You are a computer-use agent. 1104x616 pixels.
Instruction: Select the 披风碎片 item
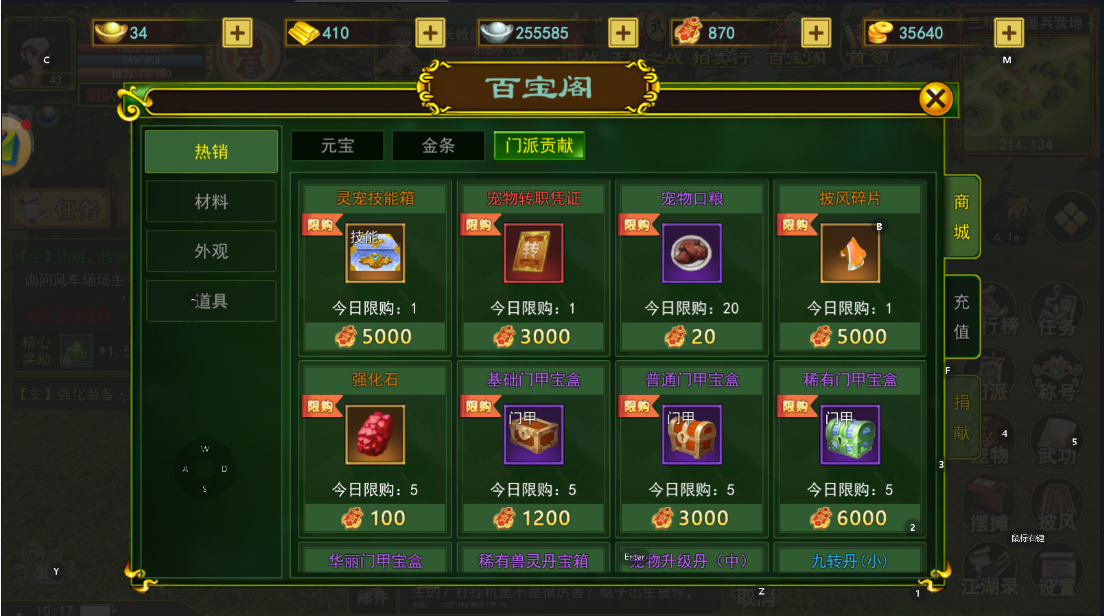850,254
